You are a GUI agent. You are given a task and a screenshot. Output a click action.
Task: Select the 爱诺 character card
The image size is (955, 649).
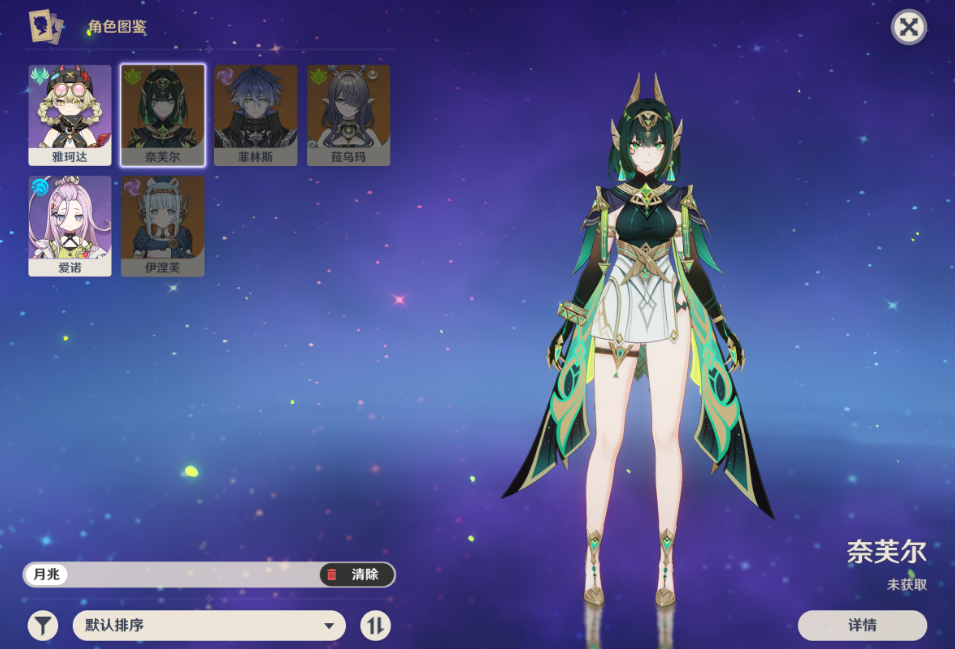click(x=70, y=225)
